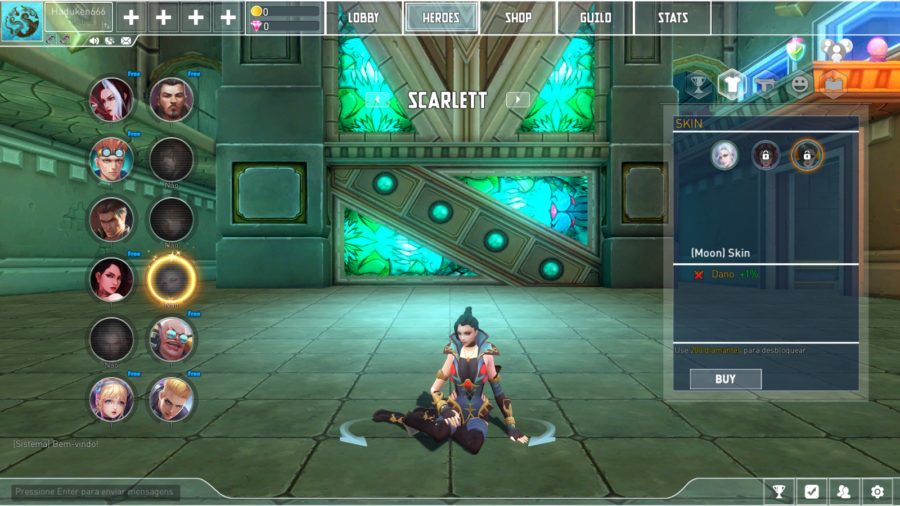Show the Stats tab
The height and width of the screenshot is (506, 900).
click(672, 18)
